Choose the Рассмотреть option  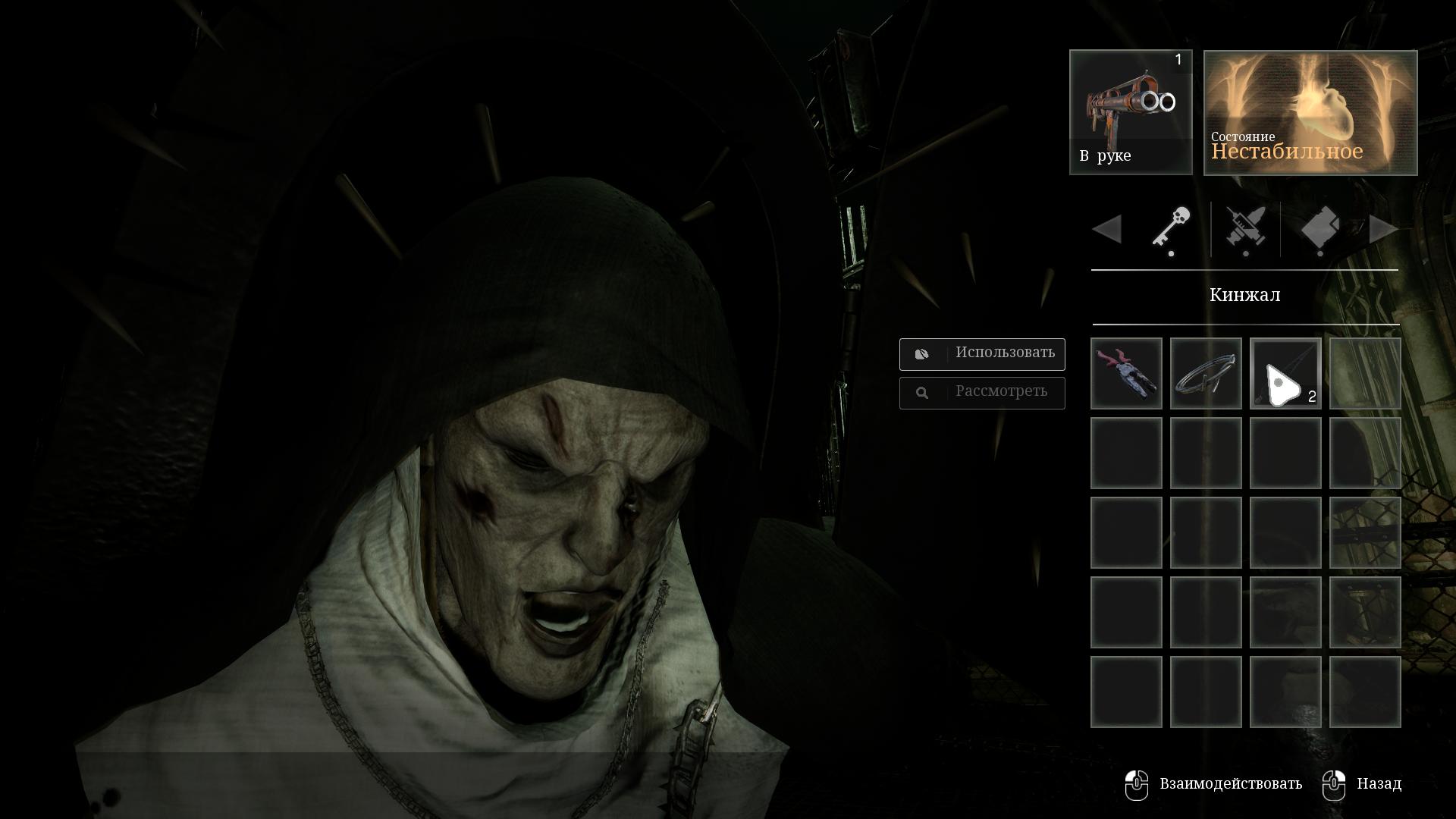click(x=982, y=393)
